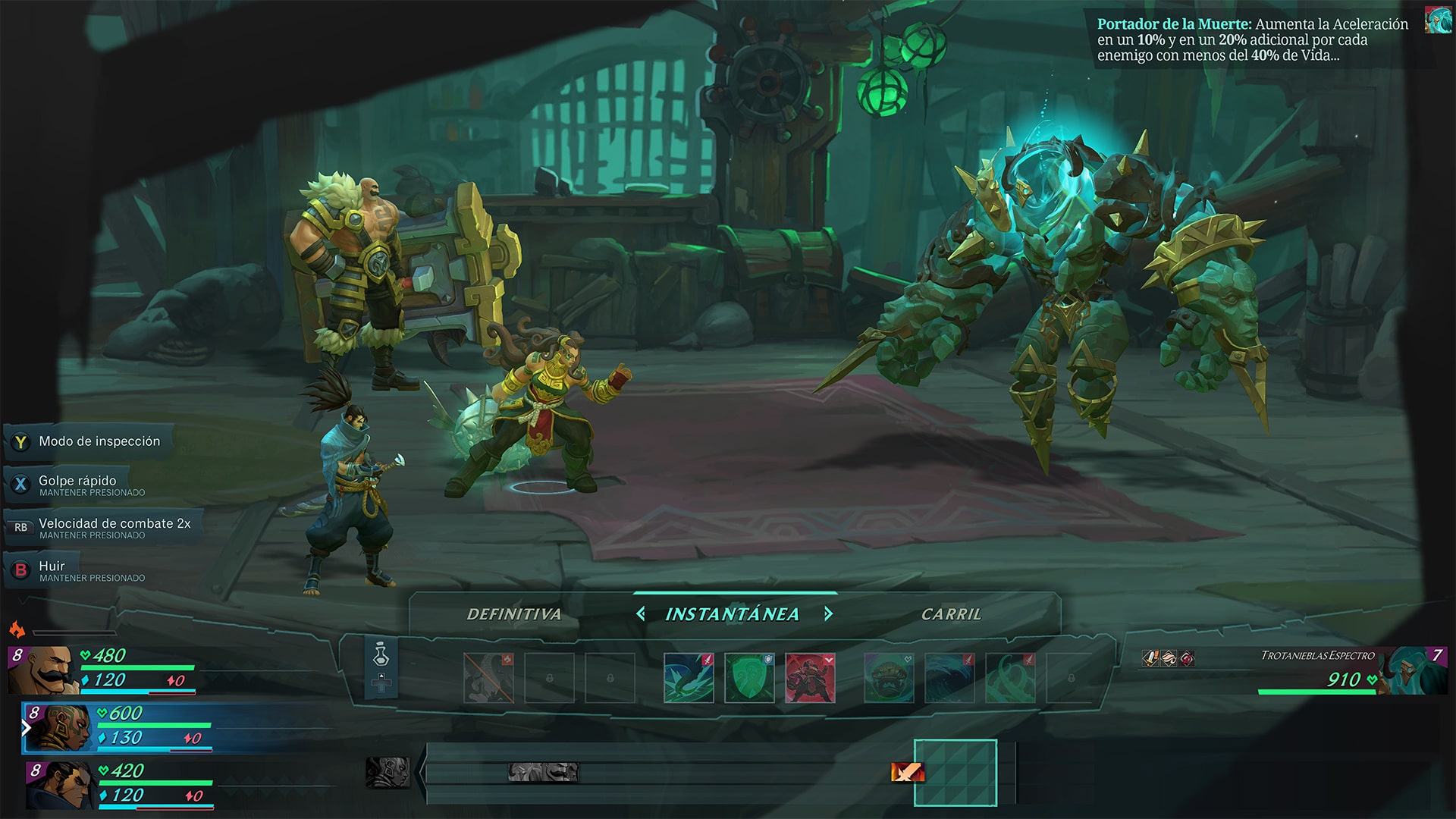Screen dimensions: 1456x819
Task: Click the right chevron beside INSTANTÁNEA
Action: pyautogui.click(x=829, y=613)
